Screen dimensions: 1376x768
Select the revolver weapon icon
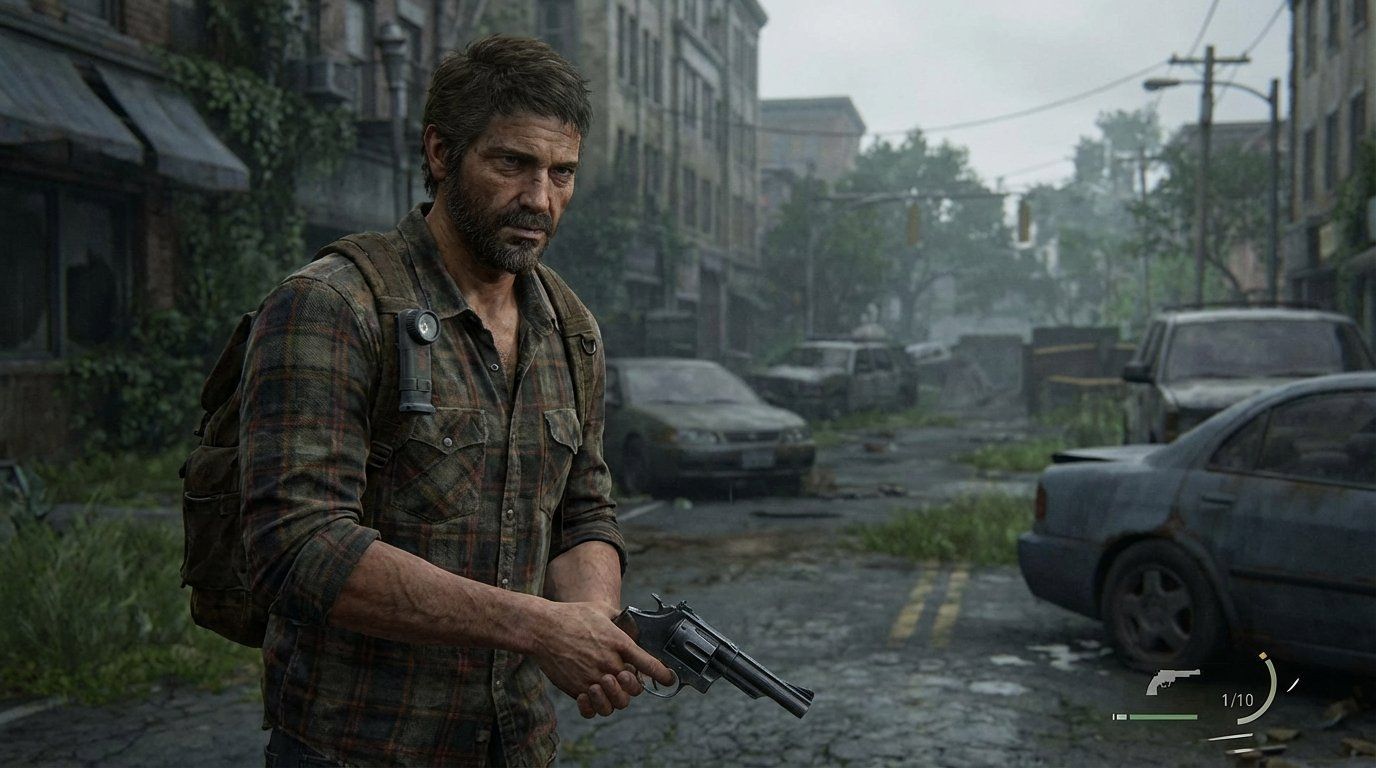pos(1172,682)
